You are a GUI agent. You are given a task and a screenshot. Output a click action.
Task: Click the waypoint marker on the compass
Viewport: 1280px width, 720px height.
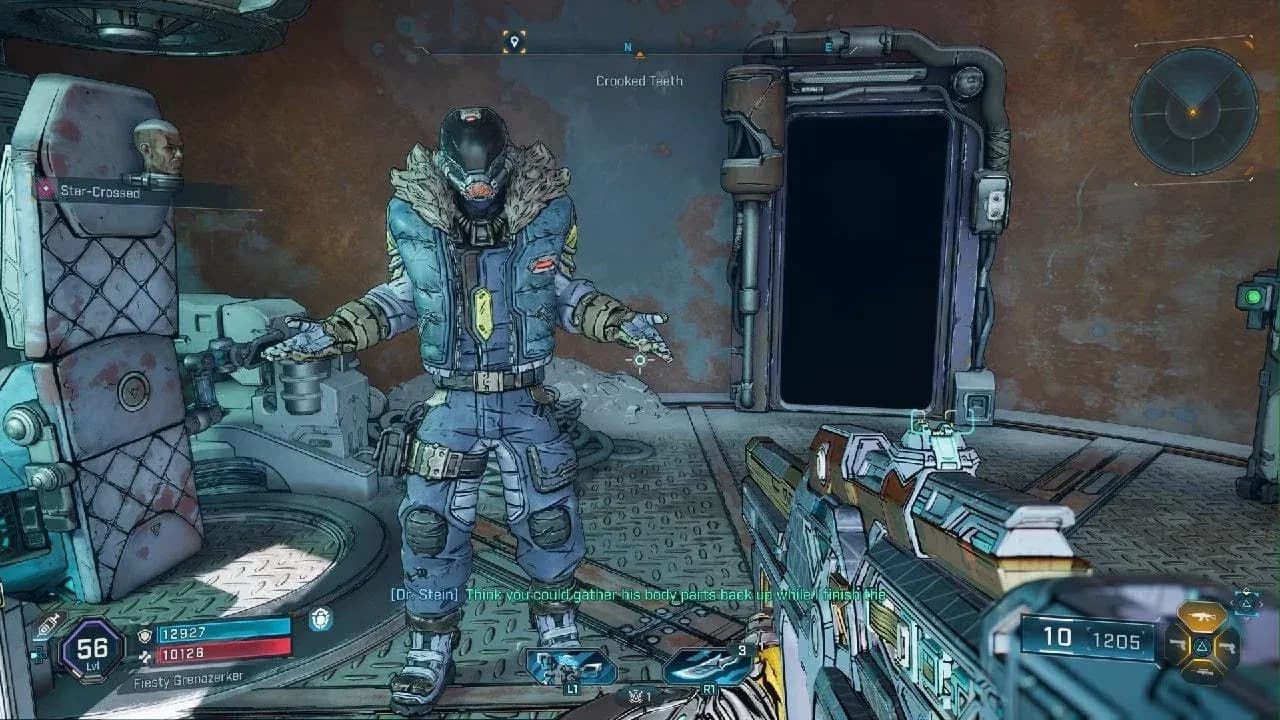point(514,42)
